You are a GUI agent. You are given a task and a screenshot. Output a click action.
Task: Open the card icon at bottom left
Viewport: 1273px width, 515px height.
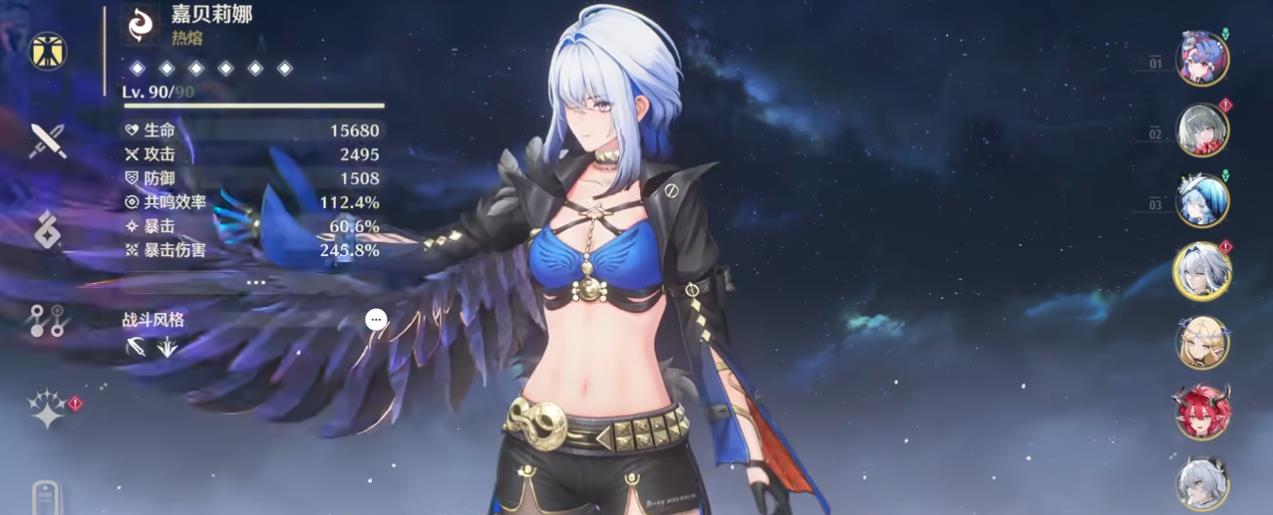coord(46,498)
